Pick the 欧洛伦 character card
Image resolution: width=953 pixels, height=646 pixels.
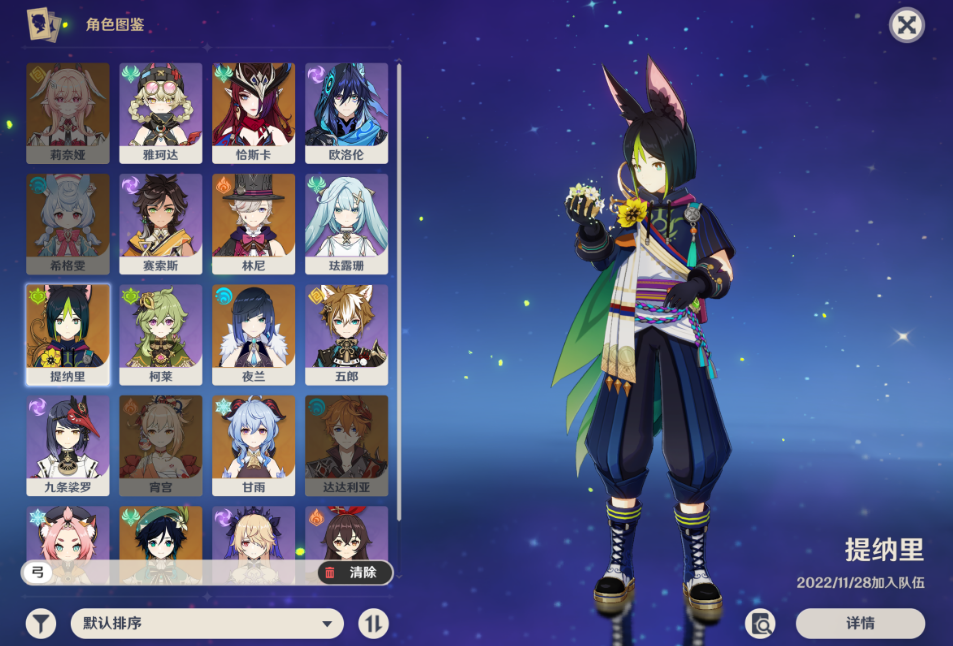click(346, 112)
